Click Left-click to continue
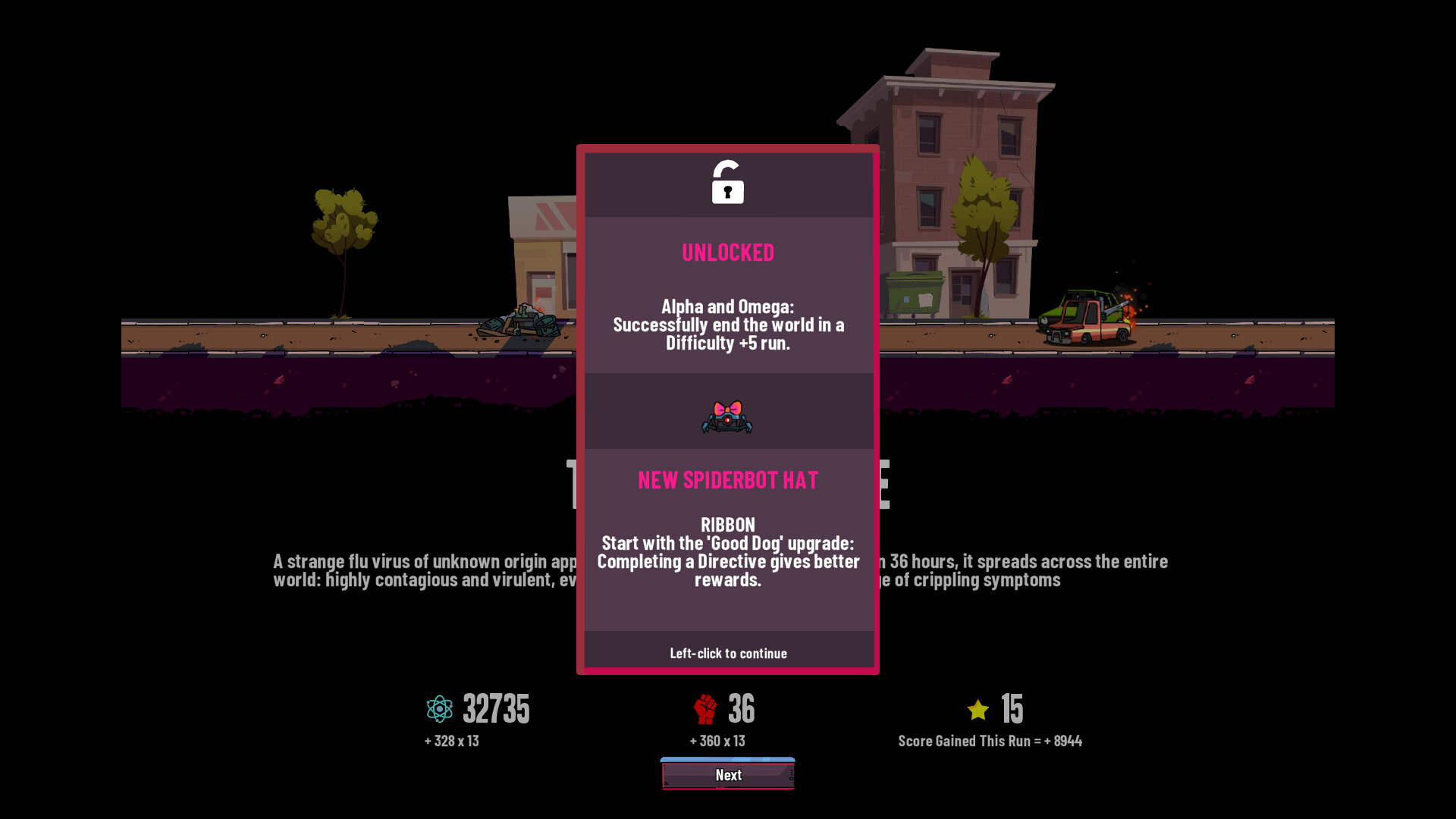1456x819 pixels. (x=727, y=653)
